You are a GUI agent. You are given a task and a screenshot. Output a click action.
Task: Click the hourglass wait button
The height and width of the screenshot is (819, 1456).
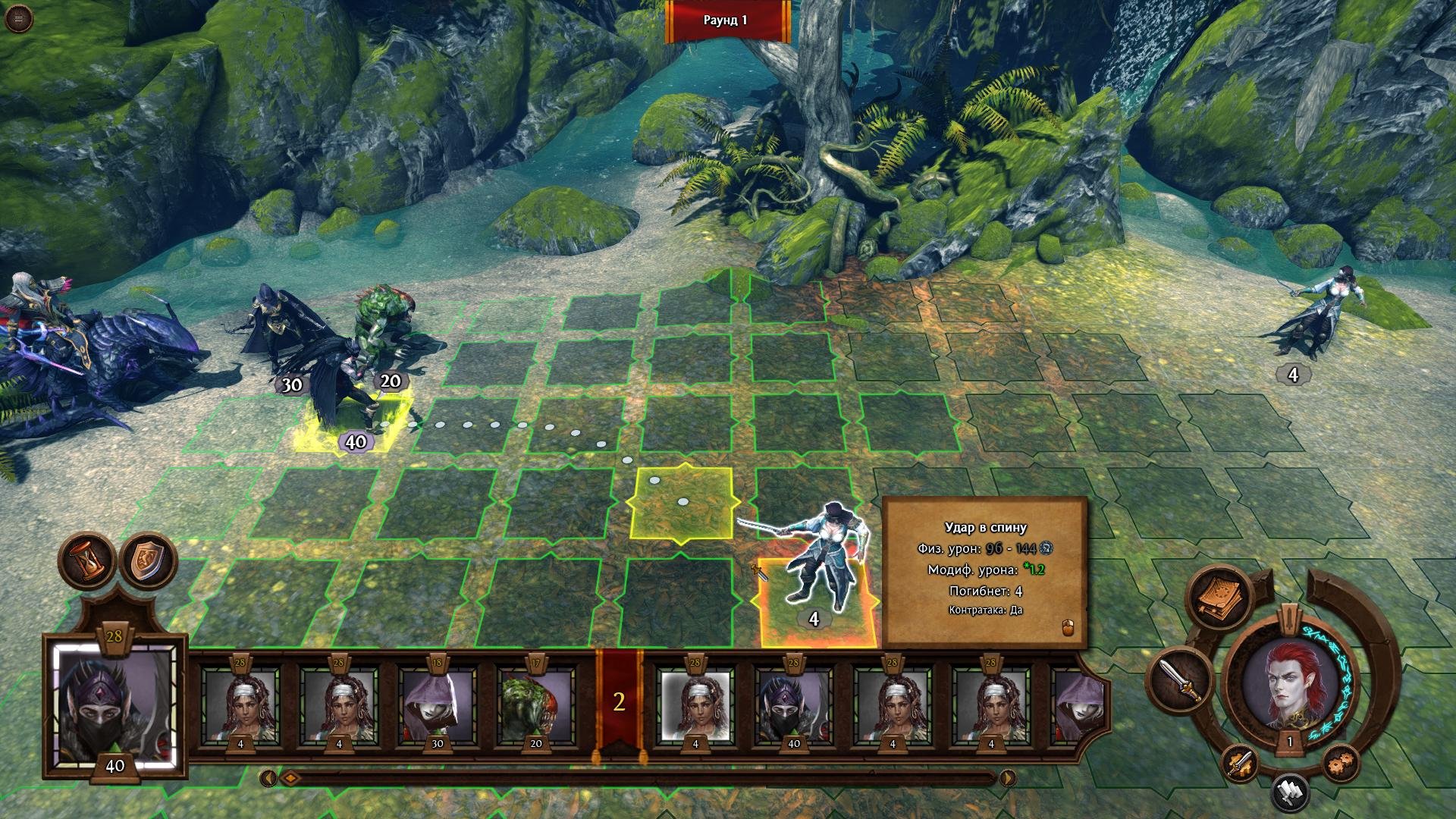tap(88, 560)
